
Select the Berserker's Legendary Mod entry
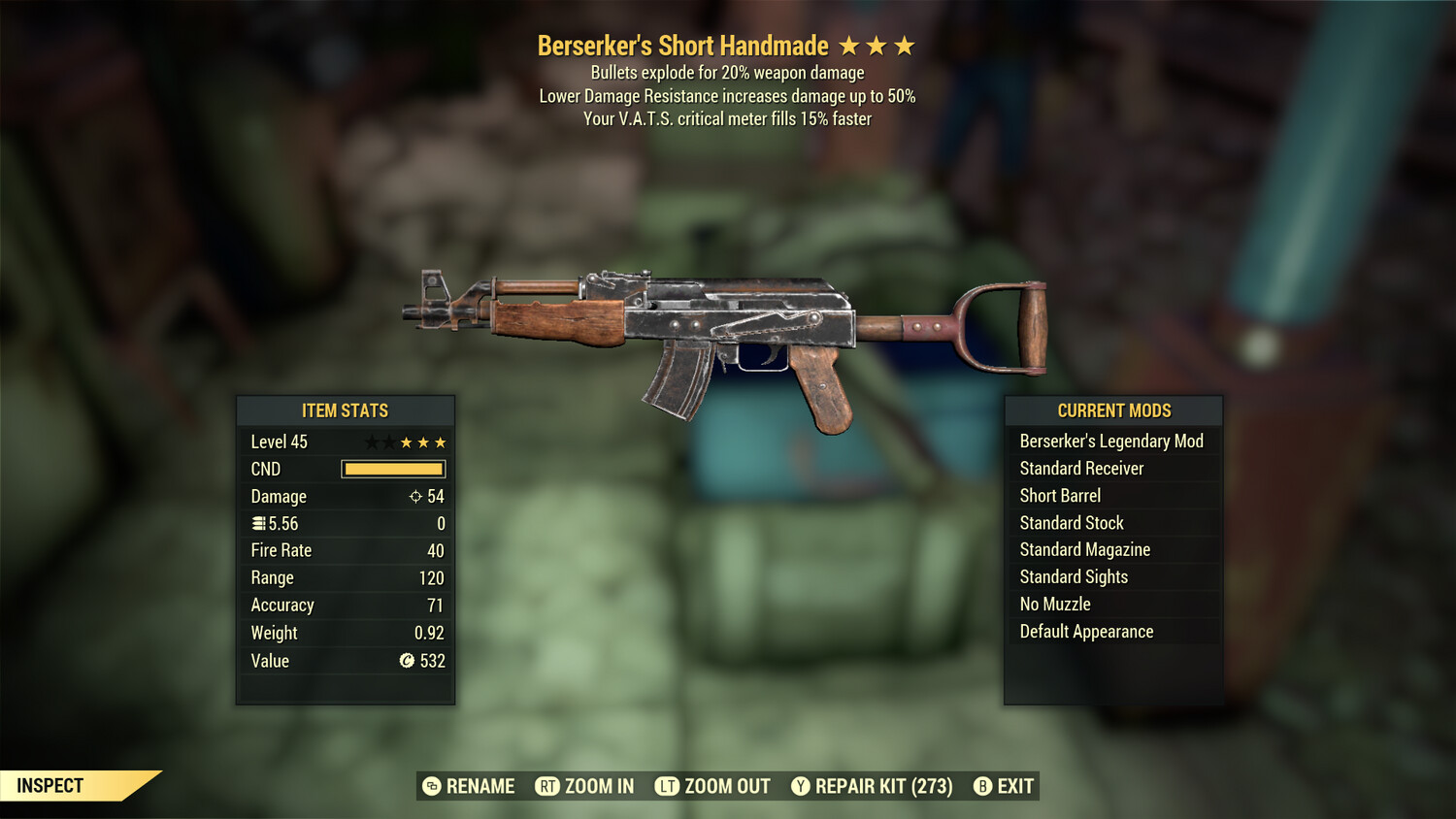1111,441
